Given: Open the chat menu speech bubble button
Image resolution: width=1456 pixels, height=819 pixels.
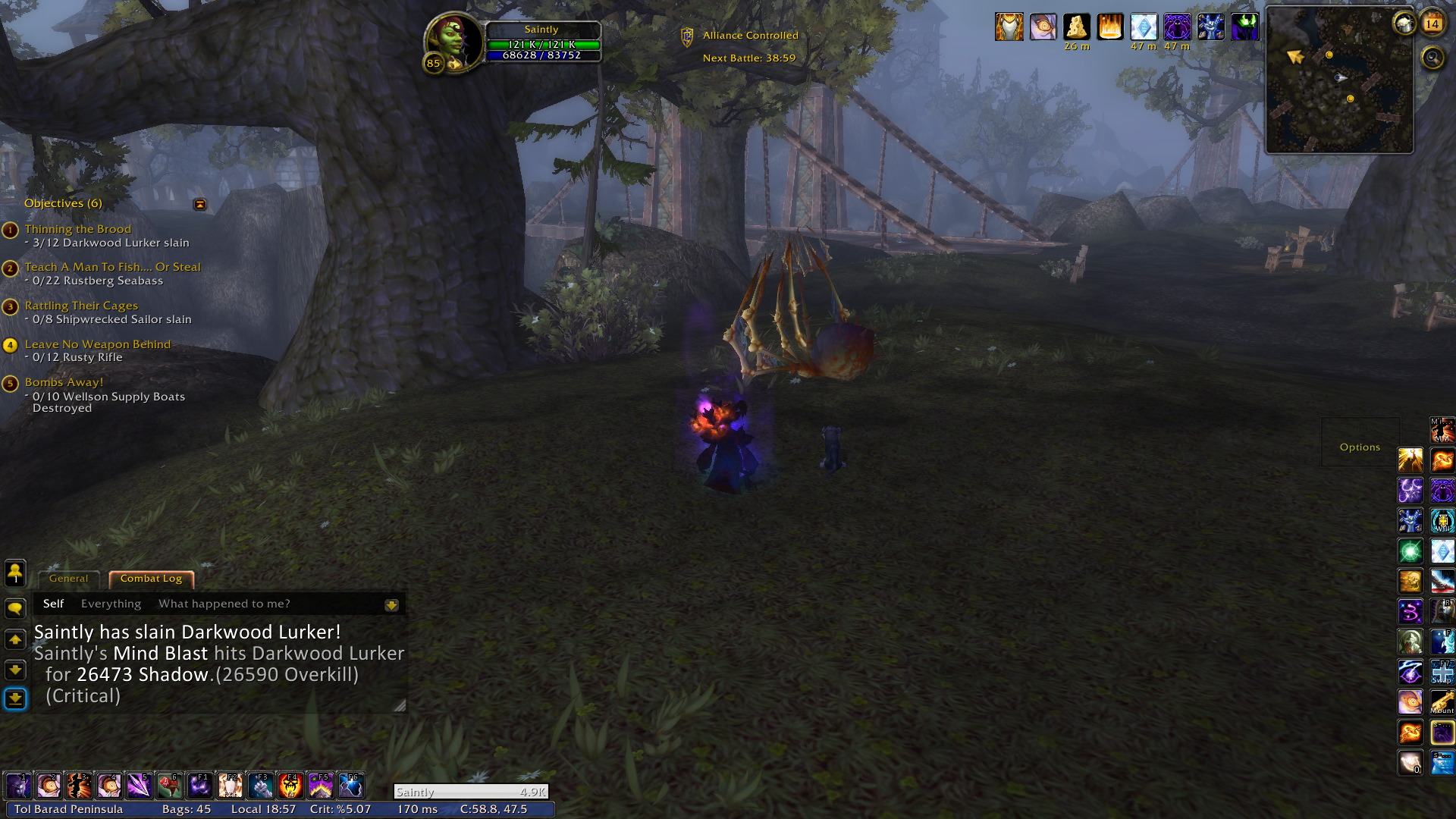Looking at the screenshot, I should pyautogui.click(x=15, y=609).
